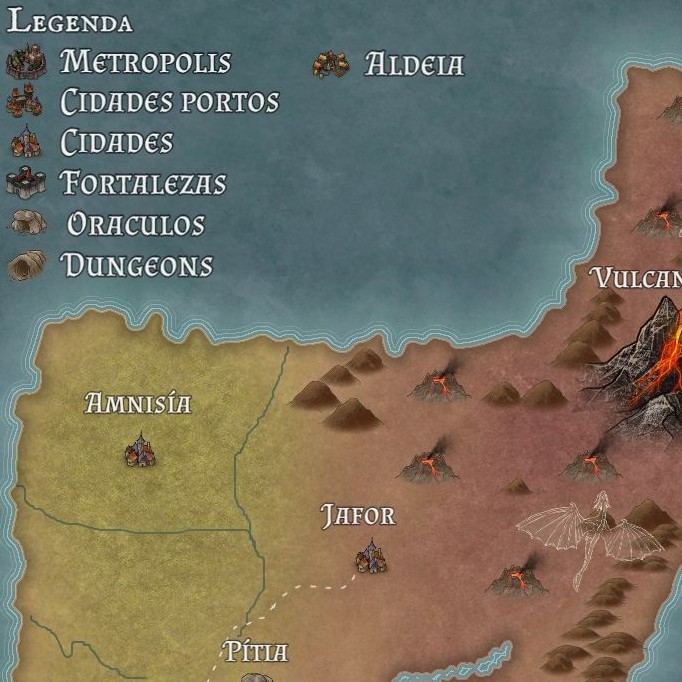Choose the Dungeons legend entry
This screenshot has width=682, height=682.
pyautogui.click(x=137, y=266)
